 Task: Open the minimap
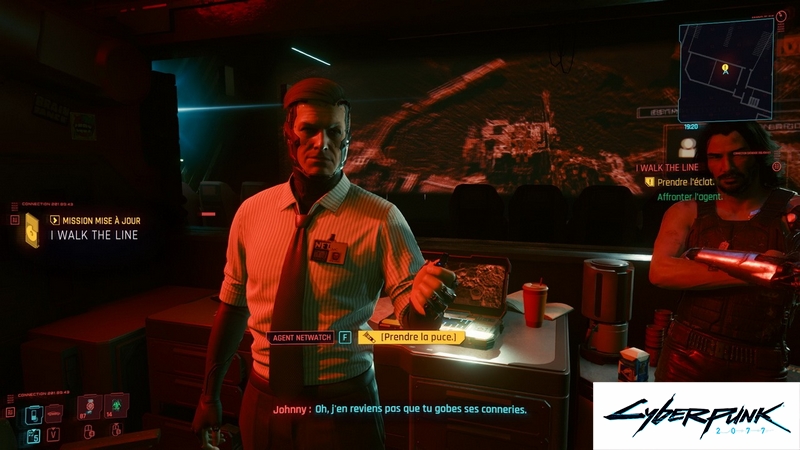[x=726, y=68]
